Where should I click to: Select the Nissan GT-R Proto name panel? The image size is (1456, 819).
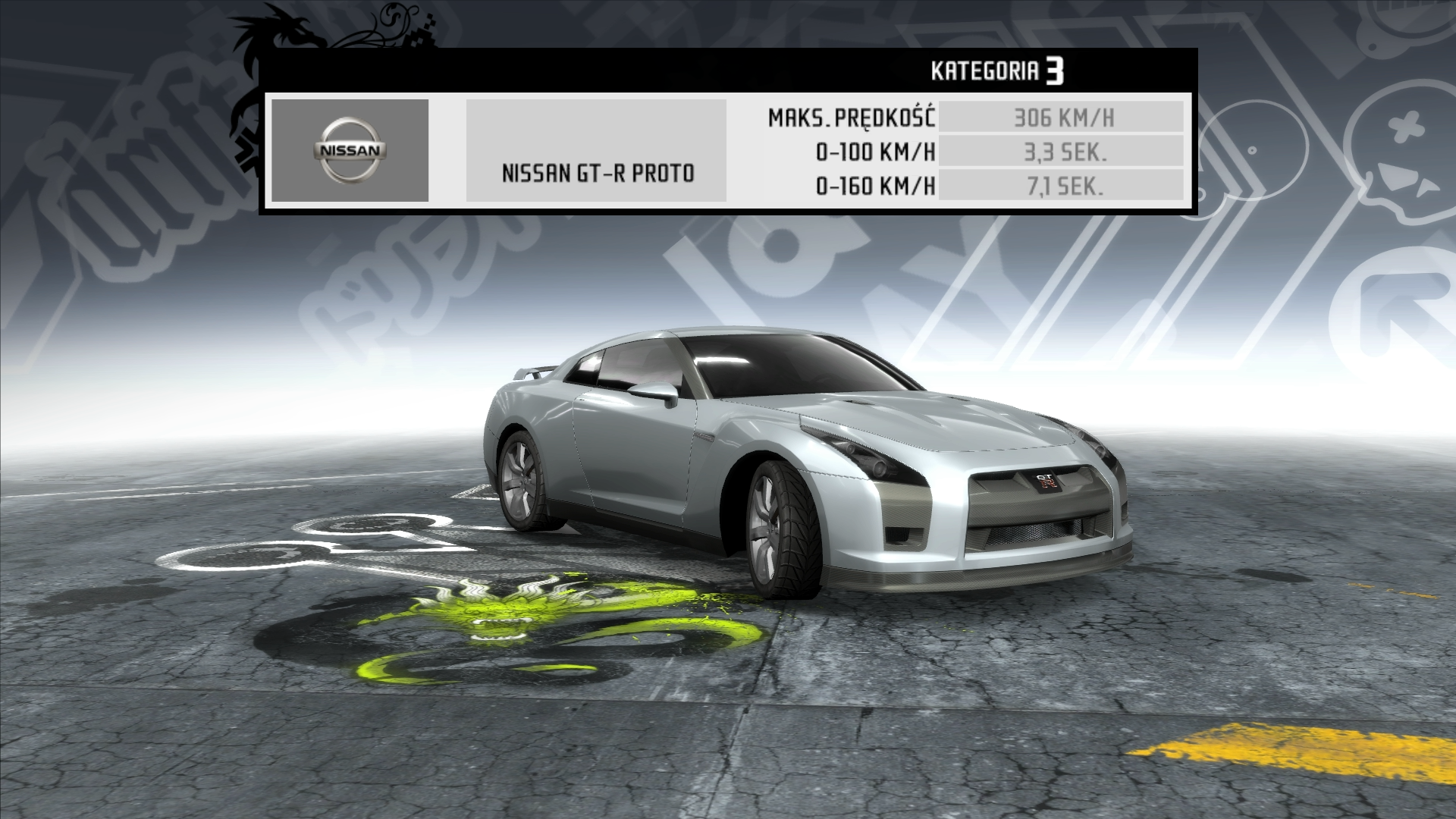(x=596, y=151)
